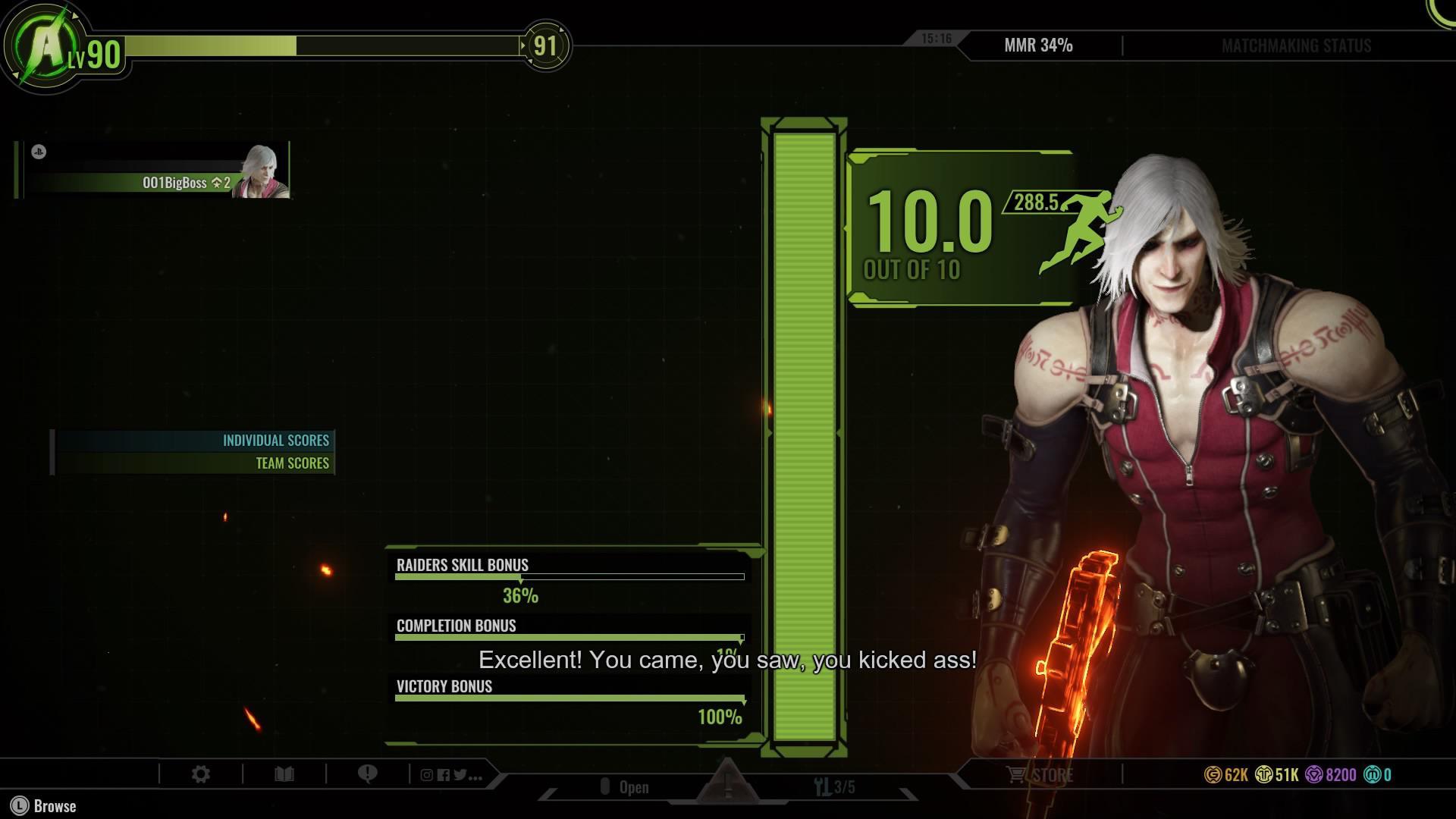This screenshot has width=1456, height=819.
Task: Select the Team Scores tab
Action: pos(292,463)
